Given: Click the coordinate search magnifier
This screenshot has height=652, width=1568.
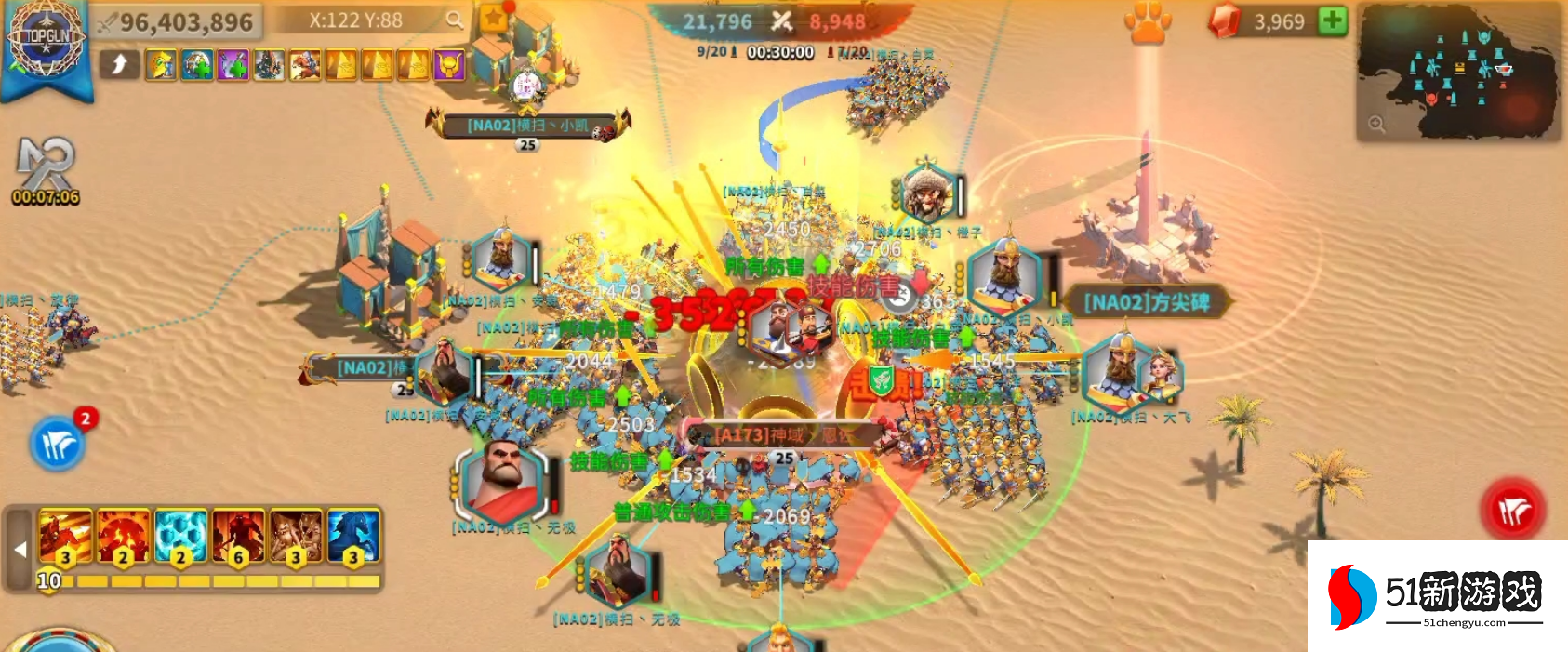Looking at the screenshot, I should pos(454,20).
